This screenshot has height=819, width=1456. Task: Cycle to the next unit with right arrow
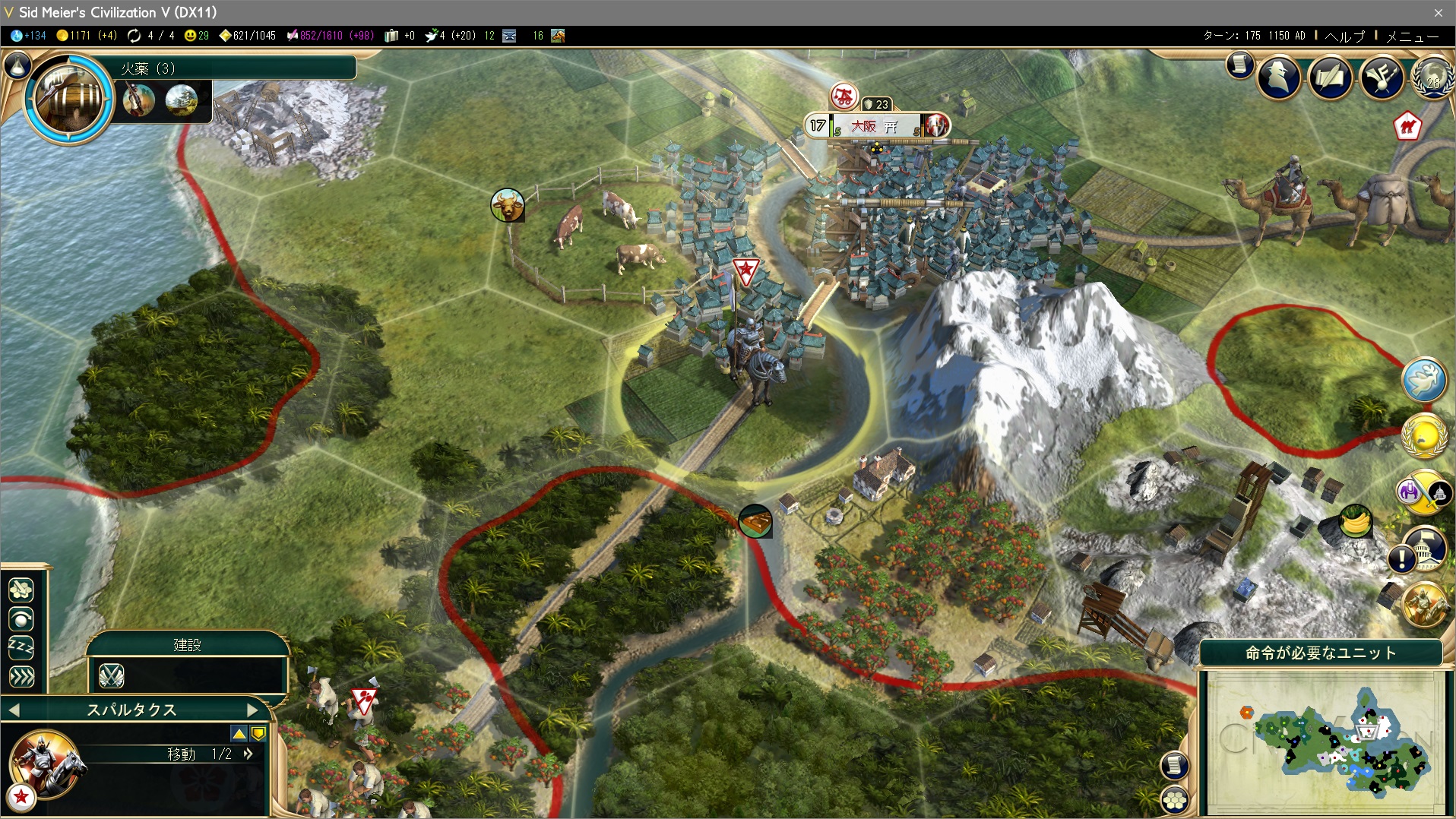point(253,710)
